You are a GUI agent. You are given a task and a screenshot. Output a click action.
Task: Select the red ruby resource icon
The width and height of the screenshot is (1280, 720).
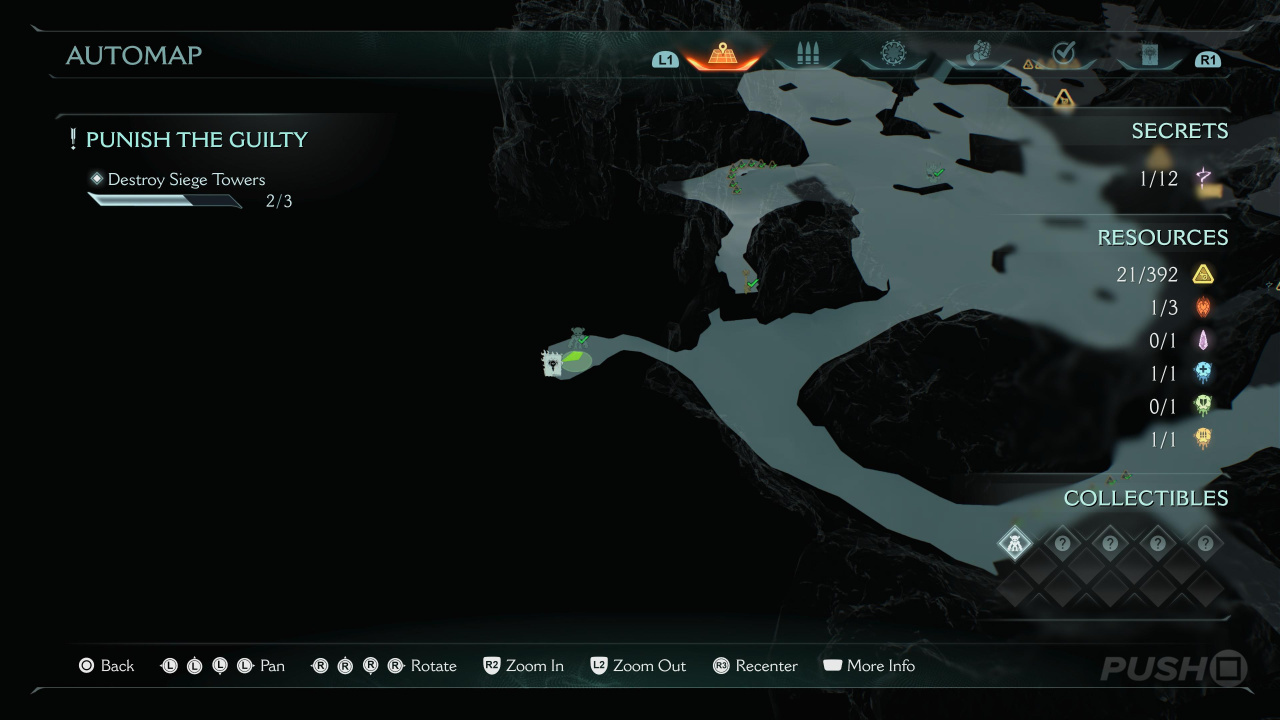tap(1203, 307)
